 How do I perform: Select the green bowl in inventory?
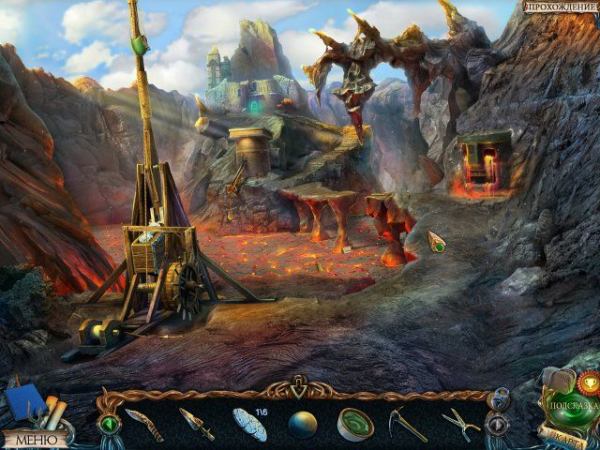[355, 424]
